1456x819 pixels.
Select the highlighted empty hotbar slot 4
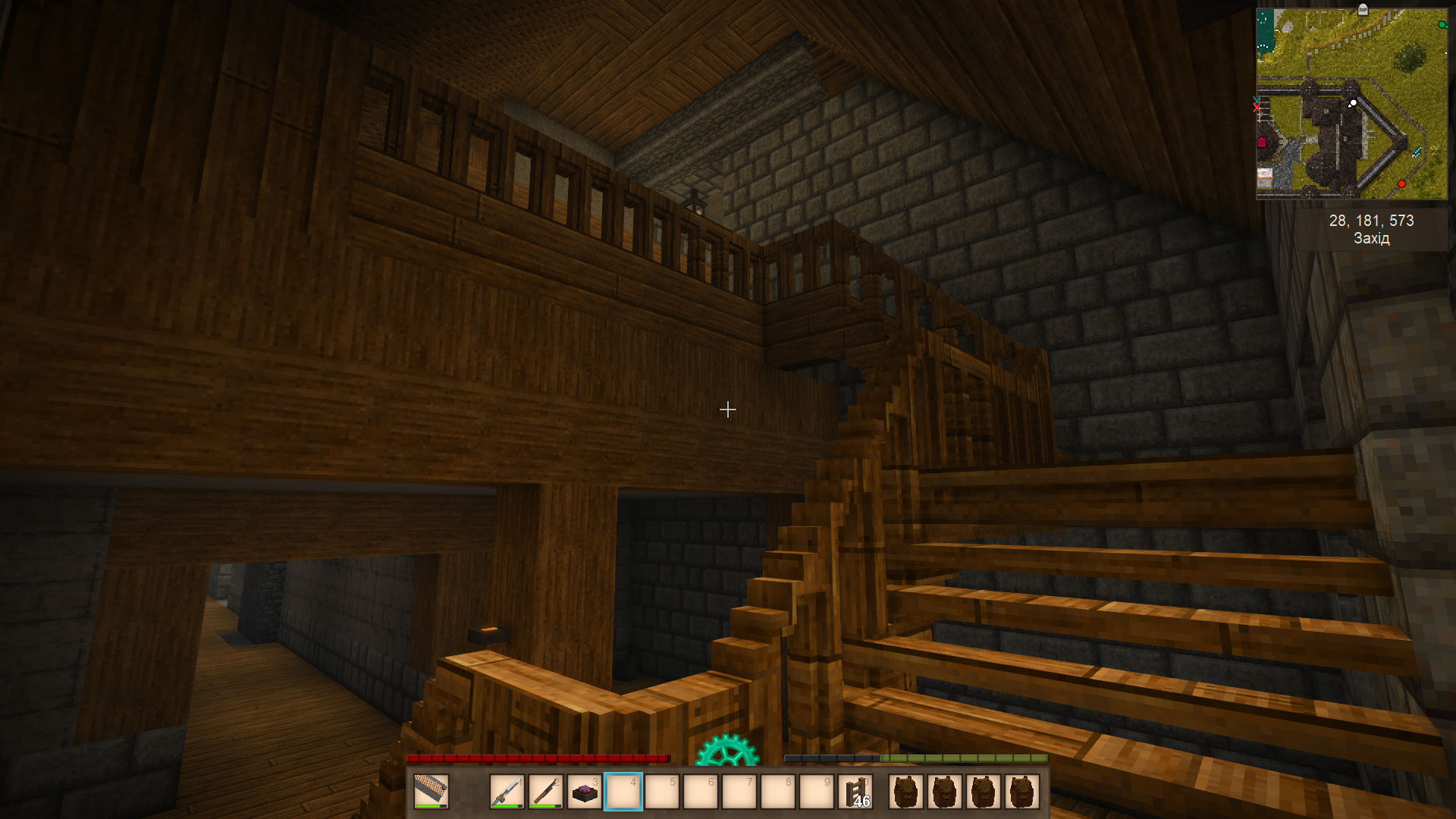coord(623,792)
